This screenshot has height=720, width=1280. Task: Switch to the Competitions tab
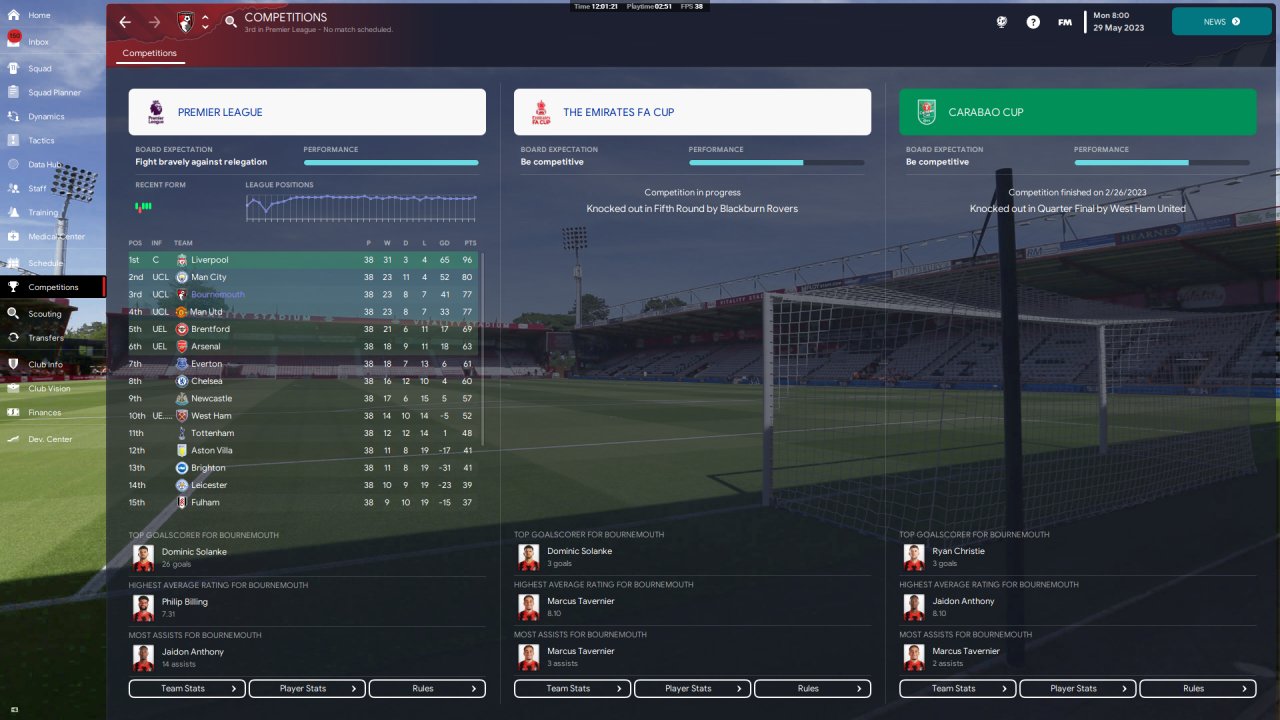click(149, 53)
